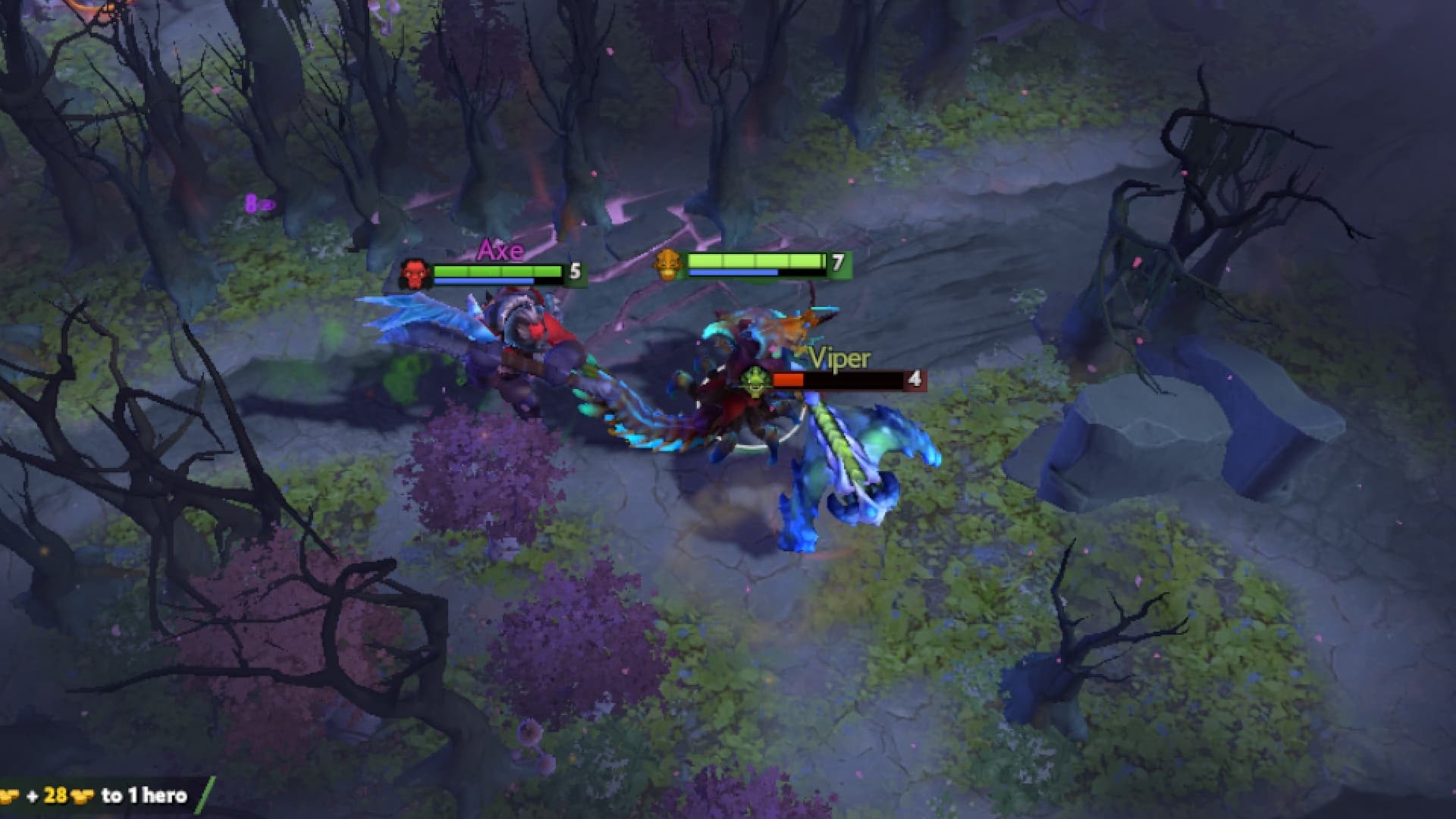Click Viper's green hero portrait icon

click(x=755, y=379)
